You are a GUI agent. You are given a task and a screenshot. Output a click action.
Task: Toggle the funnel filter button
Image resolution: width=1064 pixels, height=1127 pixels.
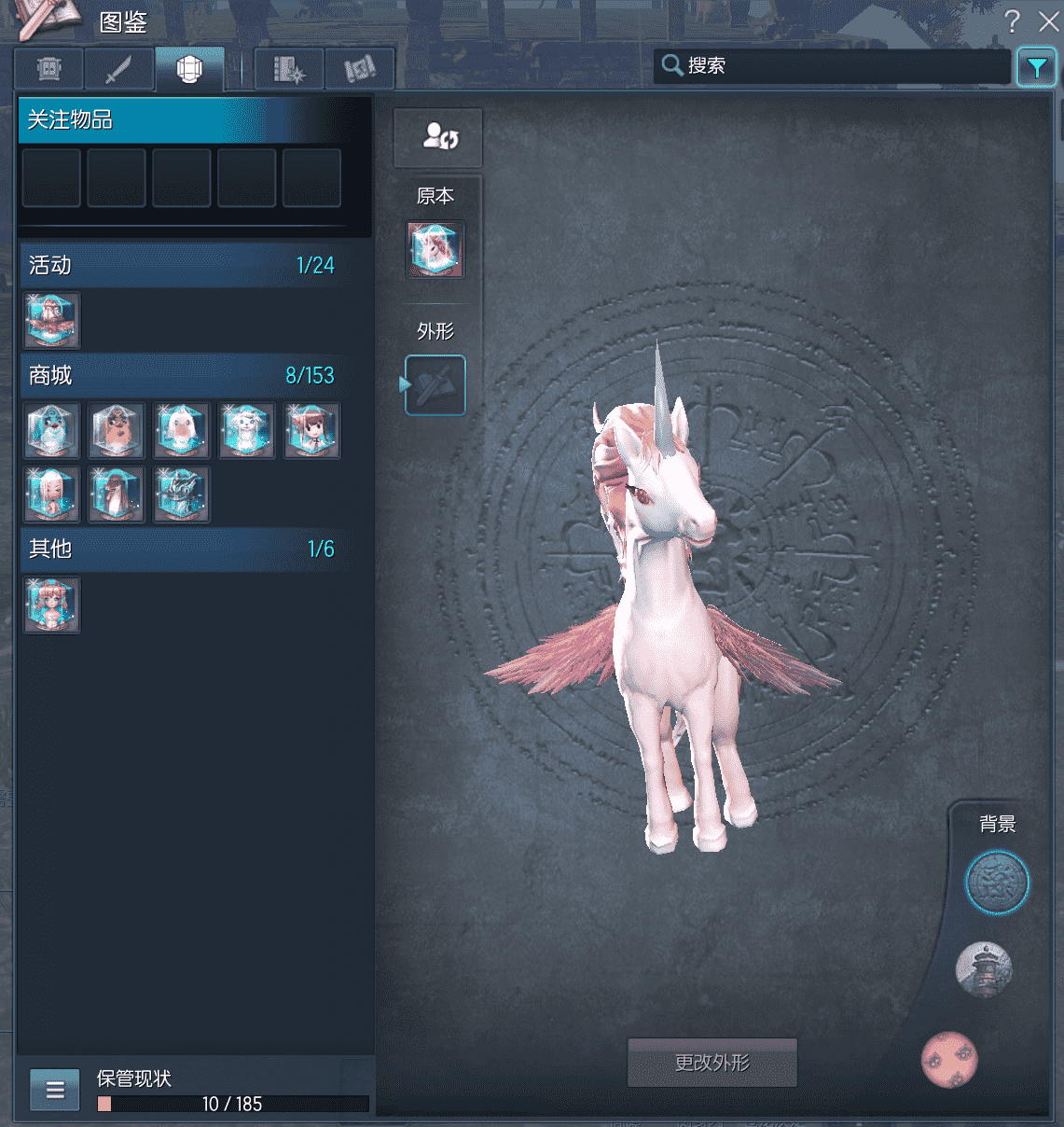[1036, 67]
